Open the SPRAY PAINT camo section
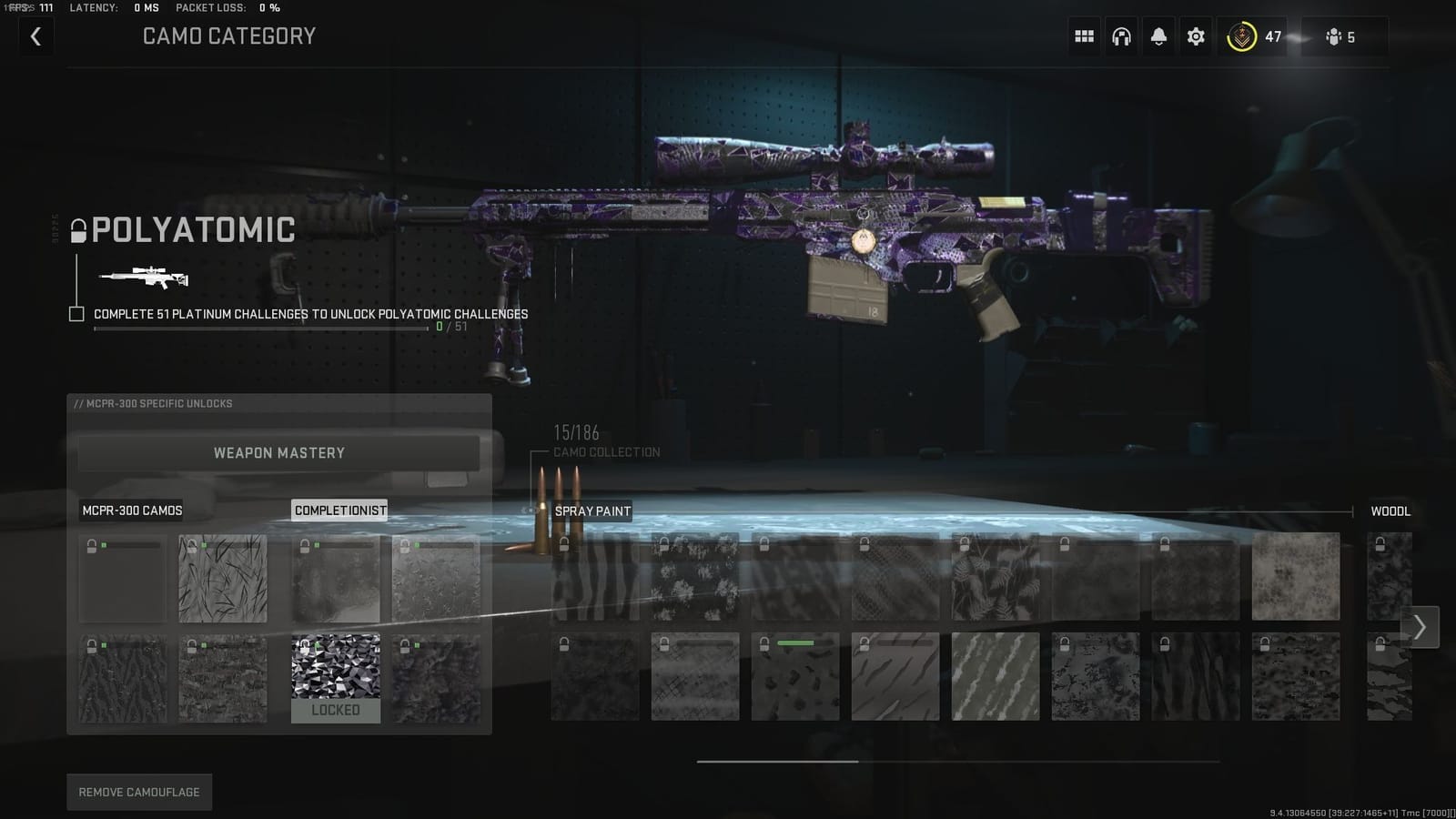The image size is (1456, 819). pos(592,511)
